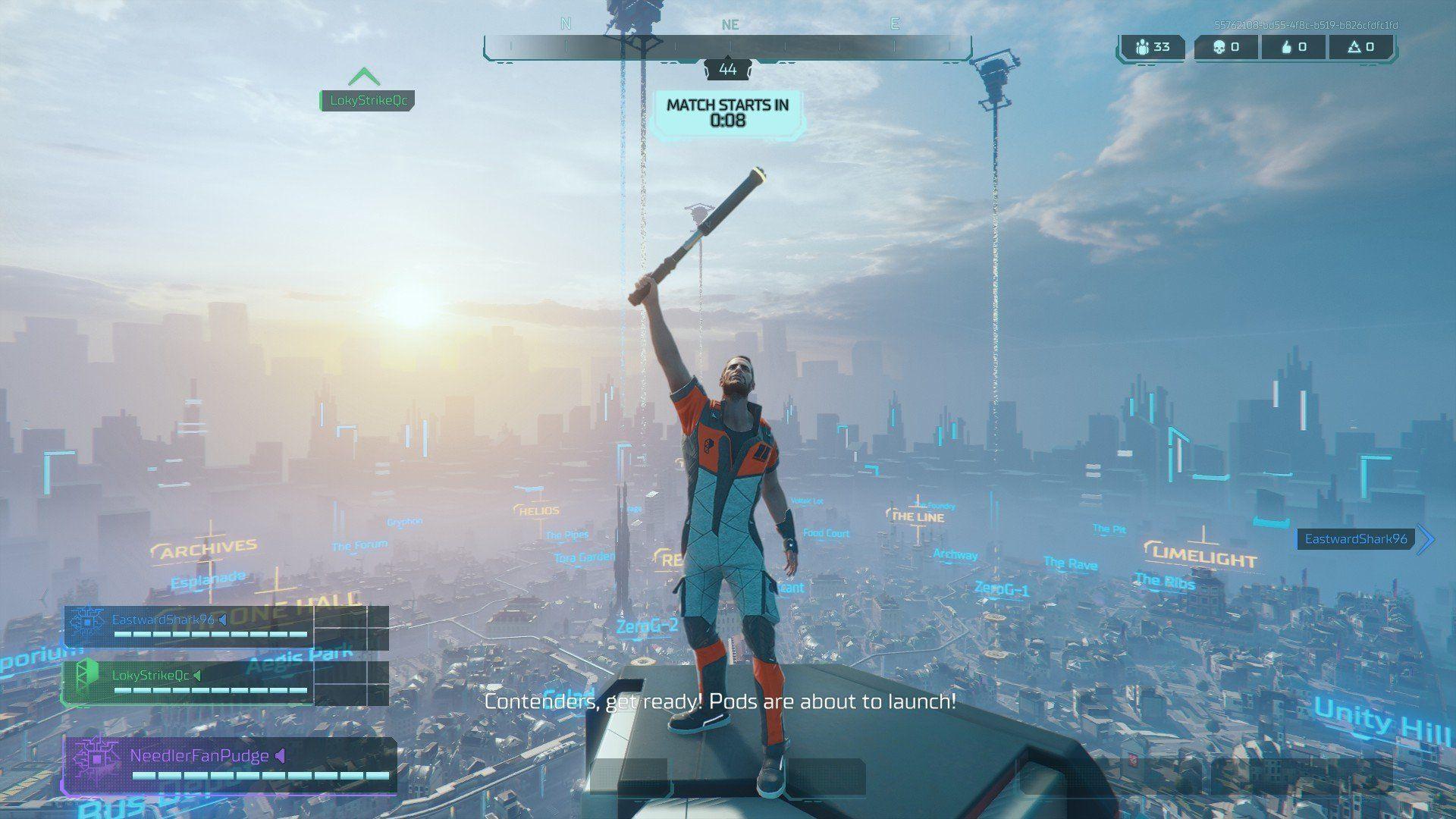This screenshot has height=819, width=1456.
Task: Select NeedlerFanPudge's purple squad panel
Action: [229, 764]
